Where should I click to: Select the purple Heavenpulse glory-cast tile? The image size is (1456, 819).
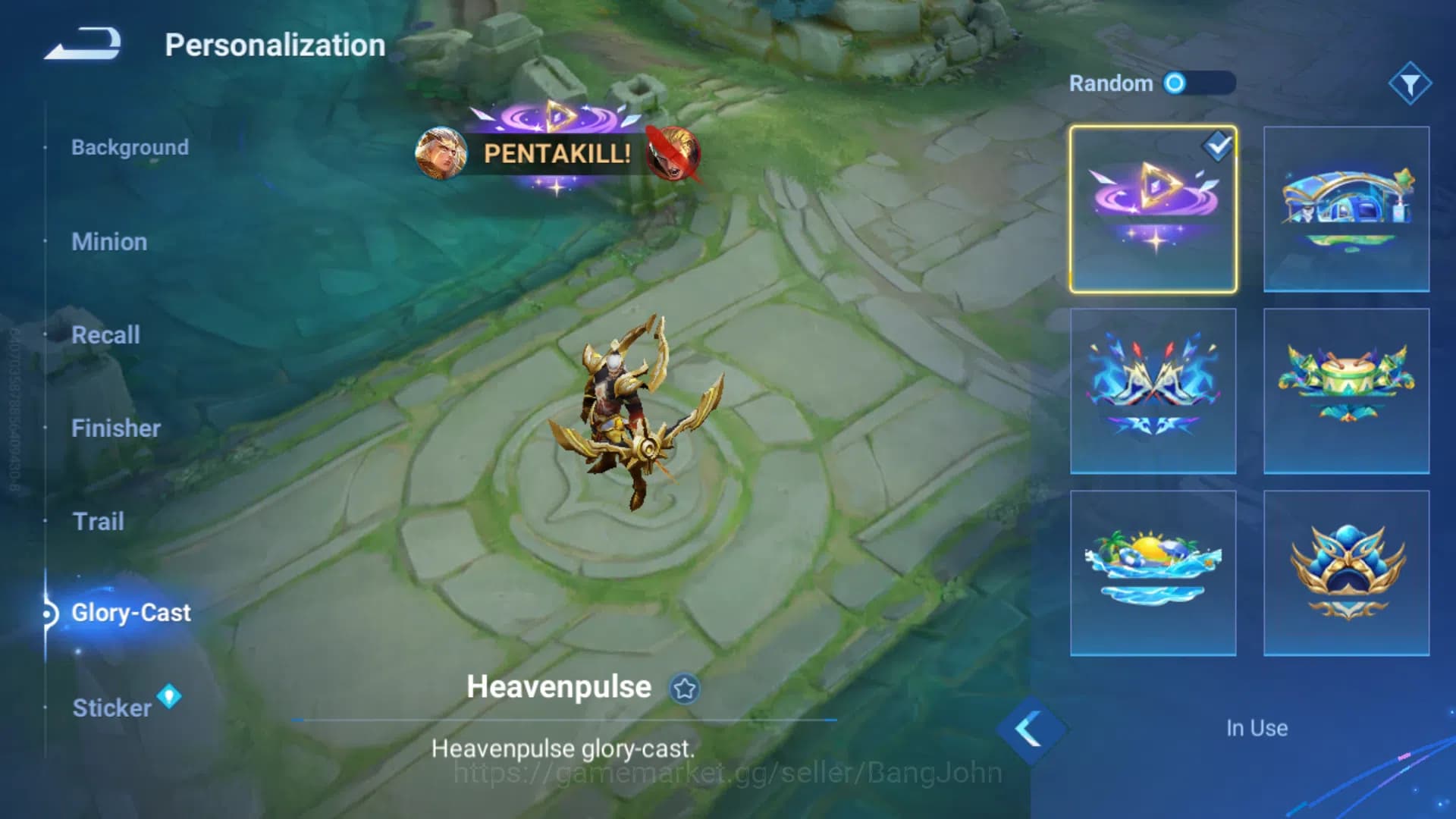point(1153,209)
